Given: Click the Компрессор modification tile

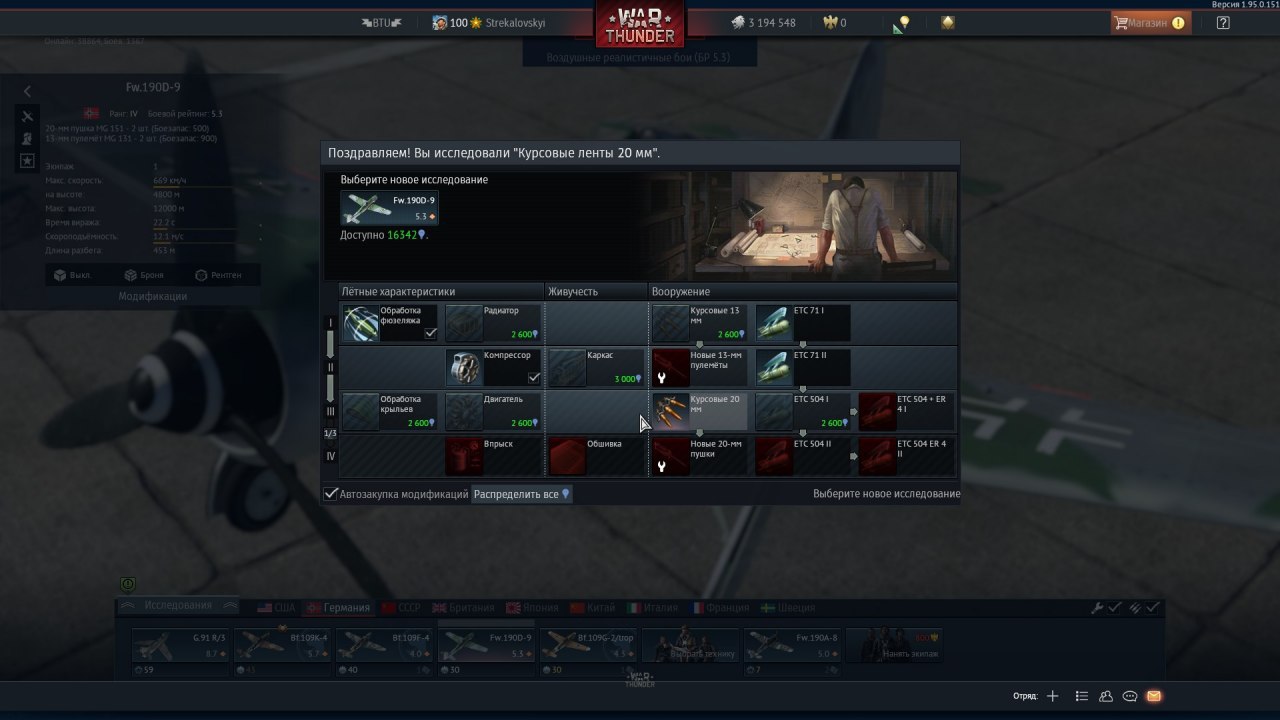Looking at the screenshot, I should pos(493,367).
